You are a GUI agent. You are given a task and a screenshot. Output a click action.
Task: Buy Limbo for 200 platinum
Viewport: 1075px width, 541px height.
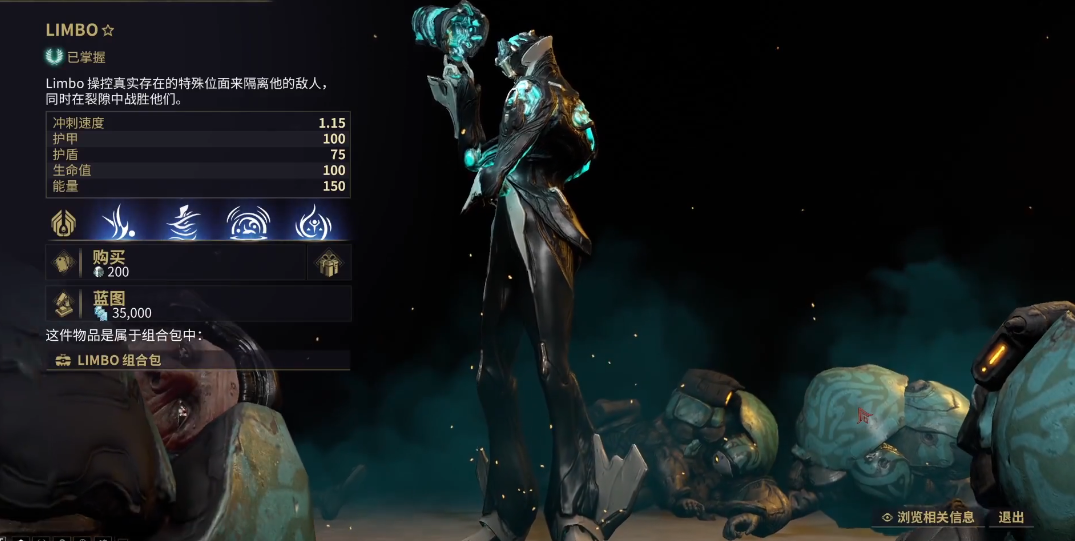coord(175,263)
